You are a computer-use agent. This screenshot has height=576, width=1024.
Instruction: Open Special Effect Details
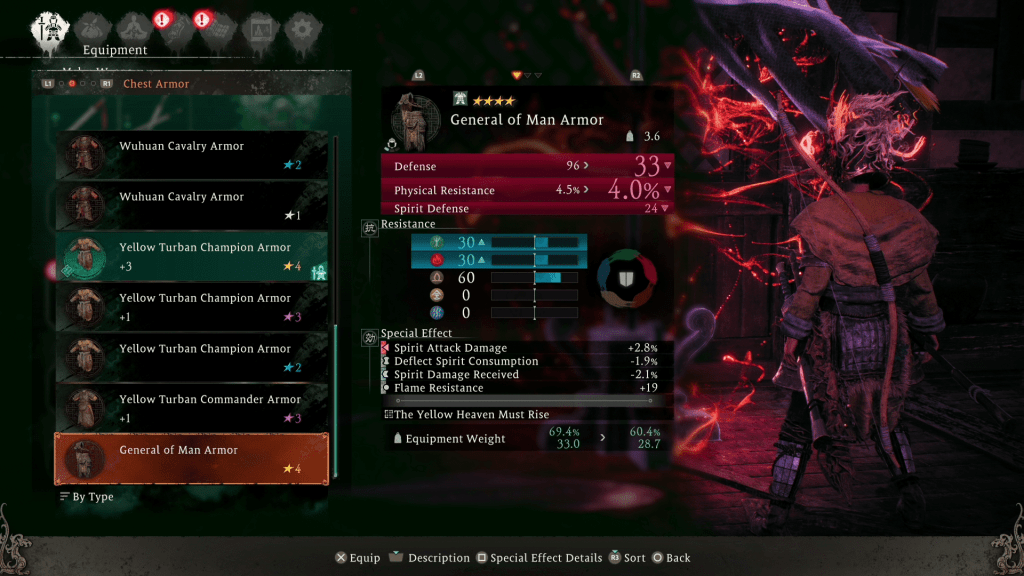point(539,558)
